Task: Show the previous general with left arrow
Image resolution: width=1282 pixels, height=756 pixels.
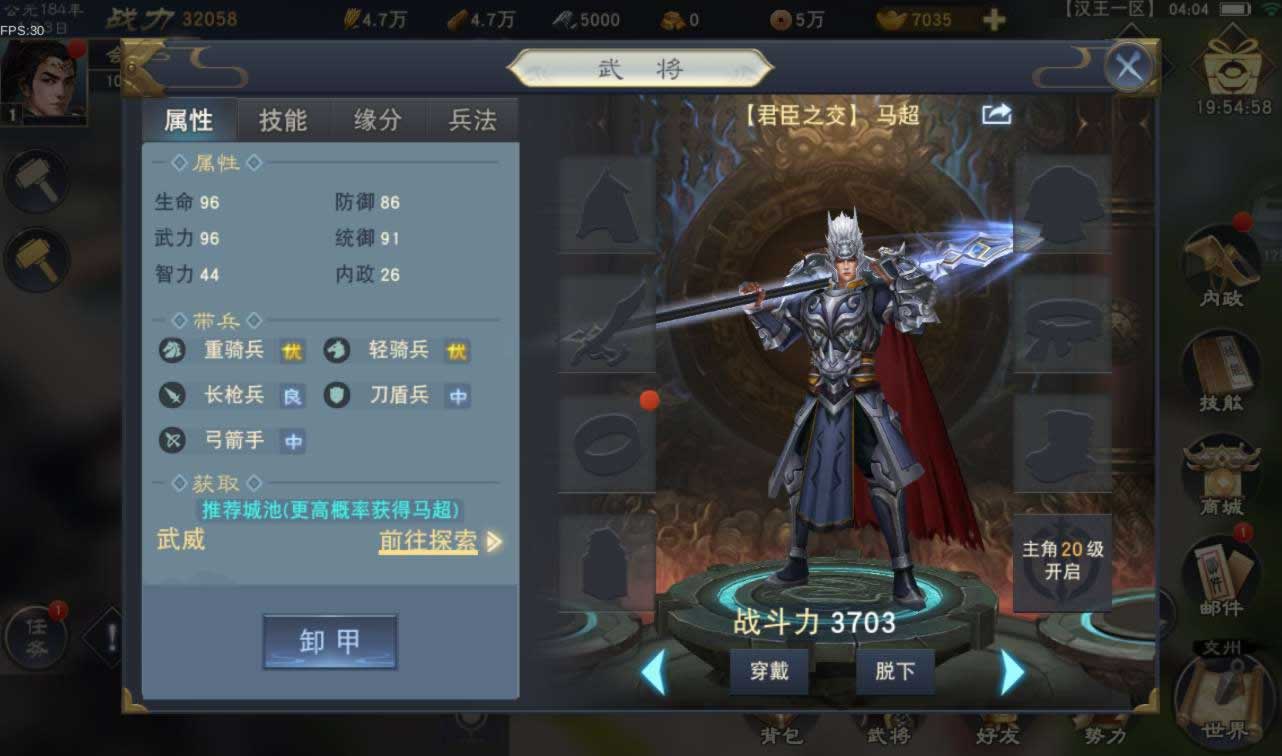Action: point(653,672)
